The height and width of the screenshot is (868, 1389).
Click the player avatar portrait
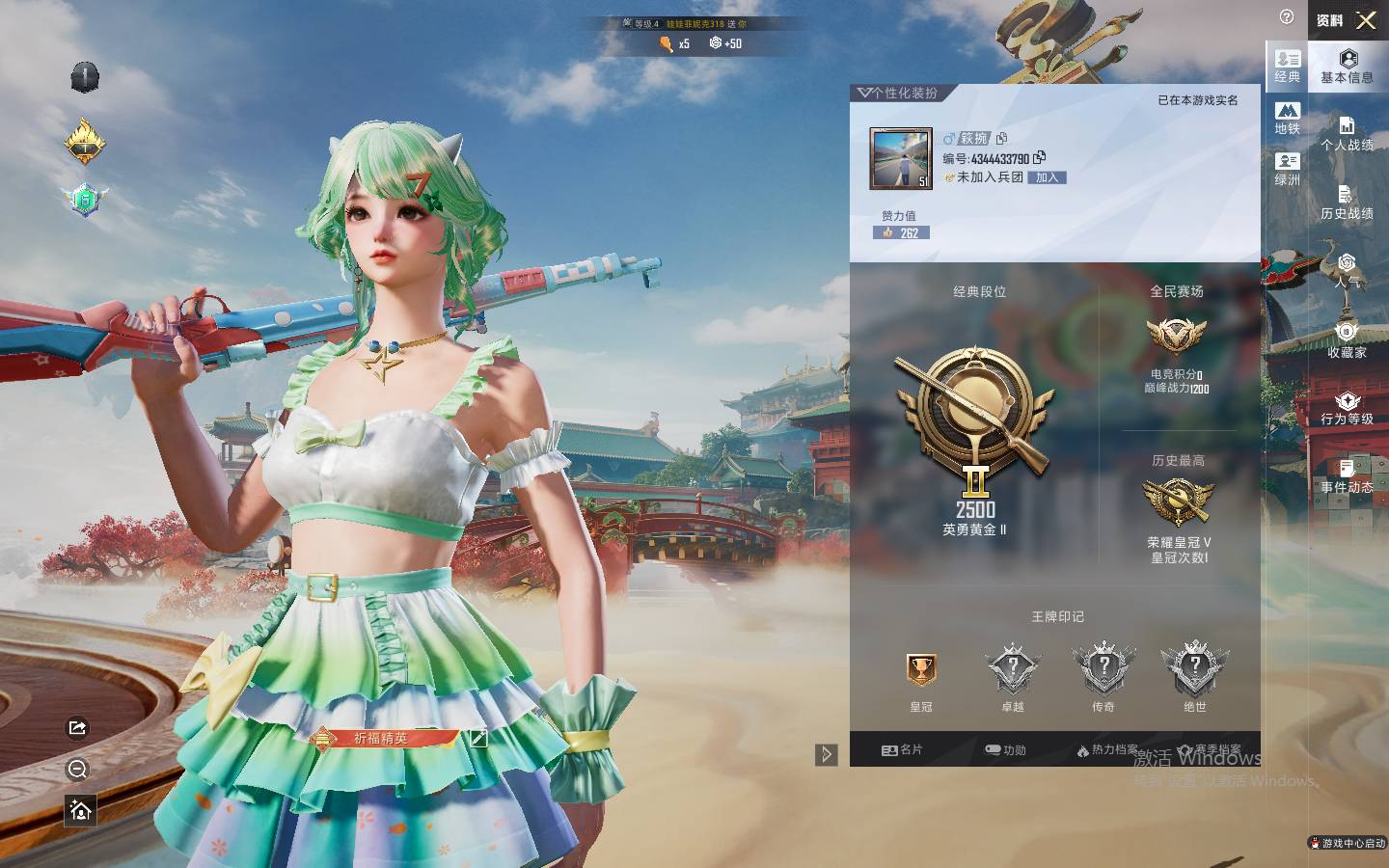(901, 159)
